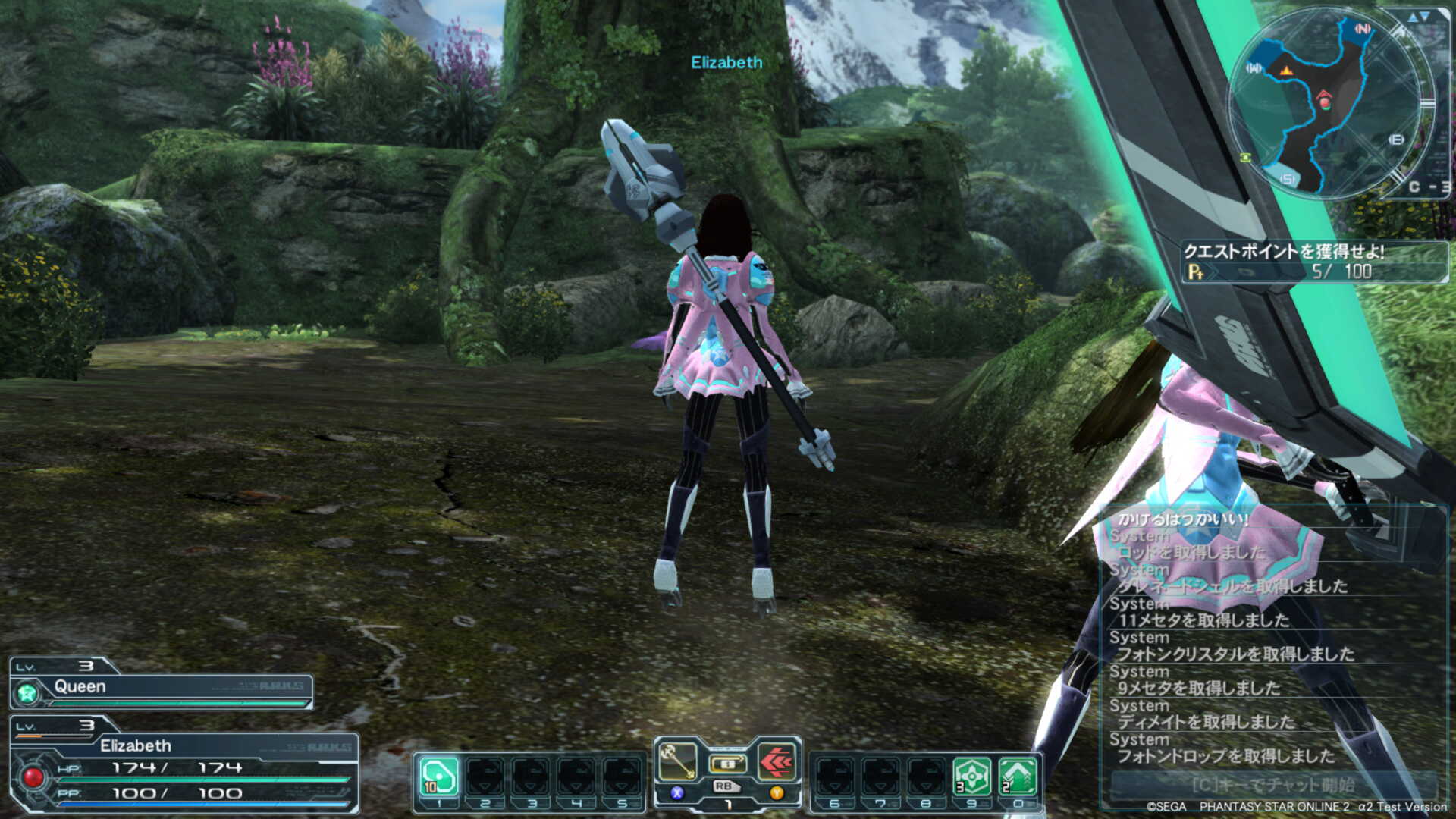Open the quest points objective tracker

[x=1313, y=262]
